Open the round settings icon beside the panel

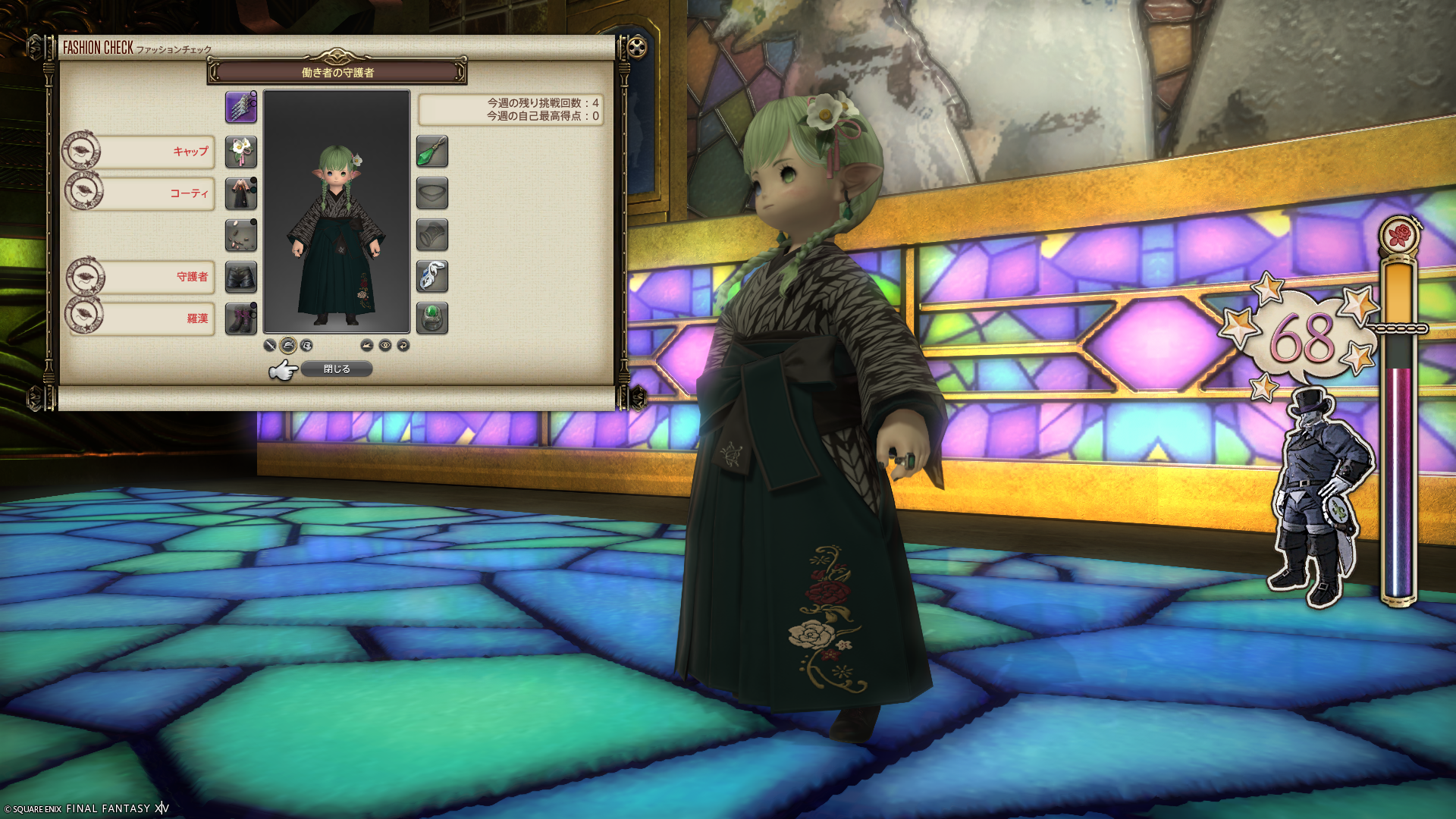point(637,48)
